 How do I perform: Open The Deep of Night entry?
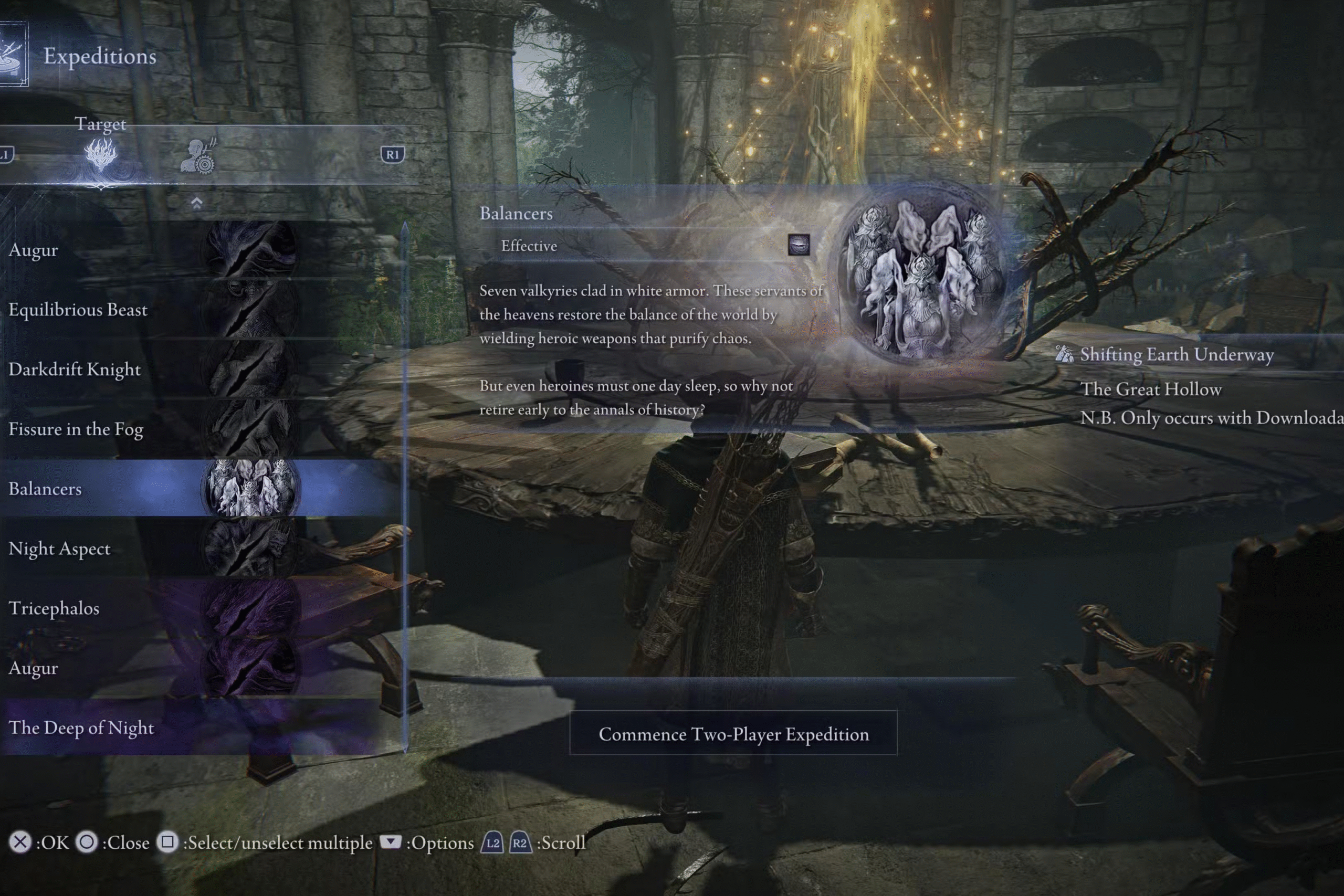coord(149,728)
